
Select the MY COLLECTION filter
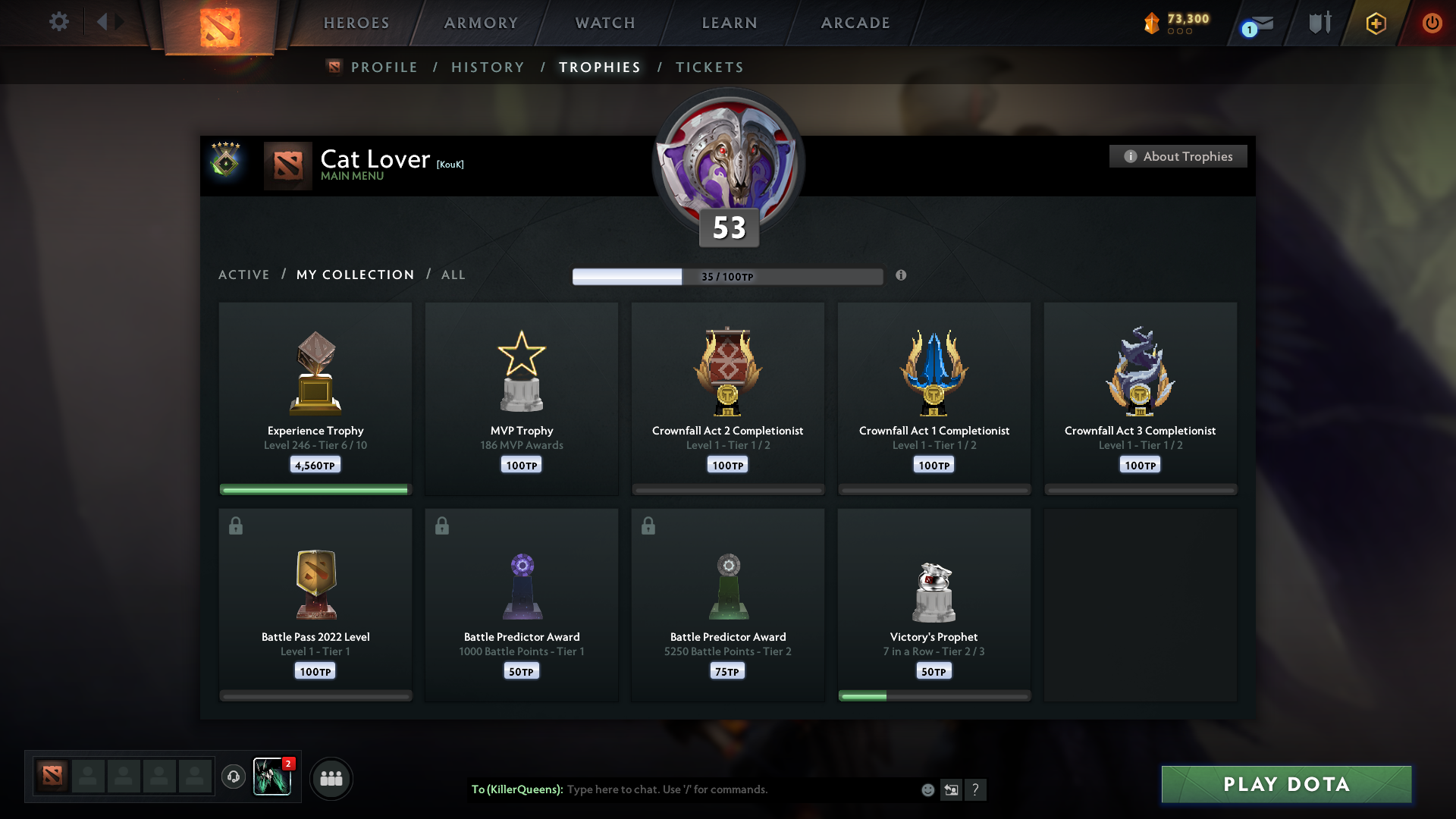(x=355, y=275)
